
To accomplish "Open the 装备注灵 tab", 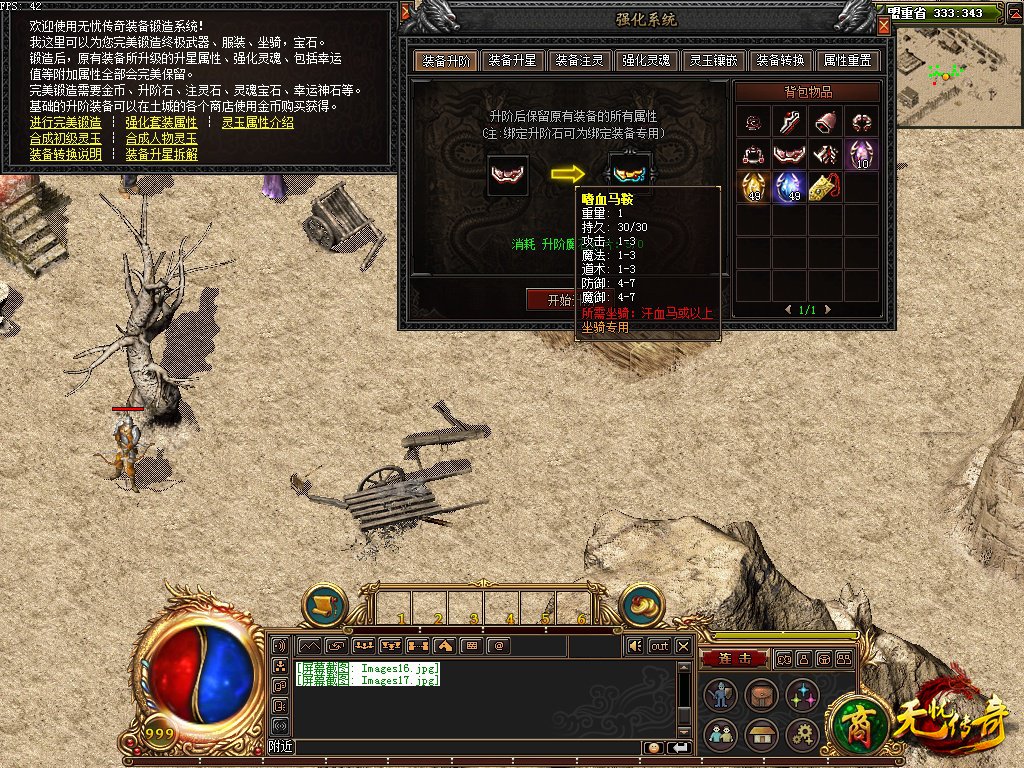I will [580, 60].
